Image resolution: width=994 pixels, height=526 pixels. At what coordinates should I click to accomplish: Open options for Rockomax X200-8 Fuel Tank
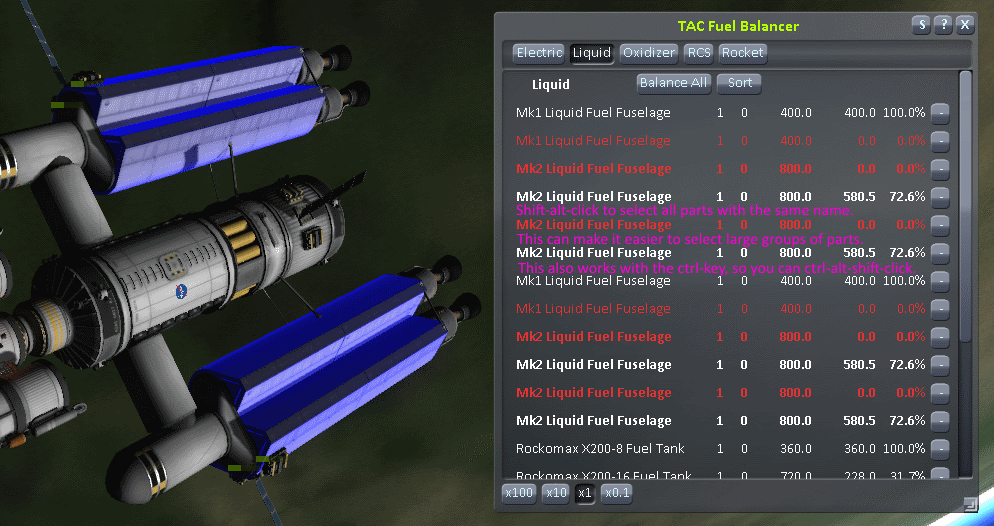[940, 449]
